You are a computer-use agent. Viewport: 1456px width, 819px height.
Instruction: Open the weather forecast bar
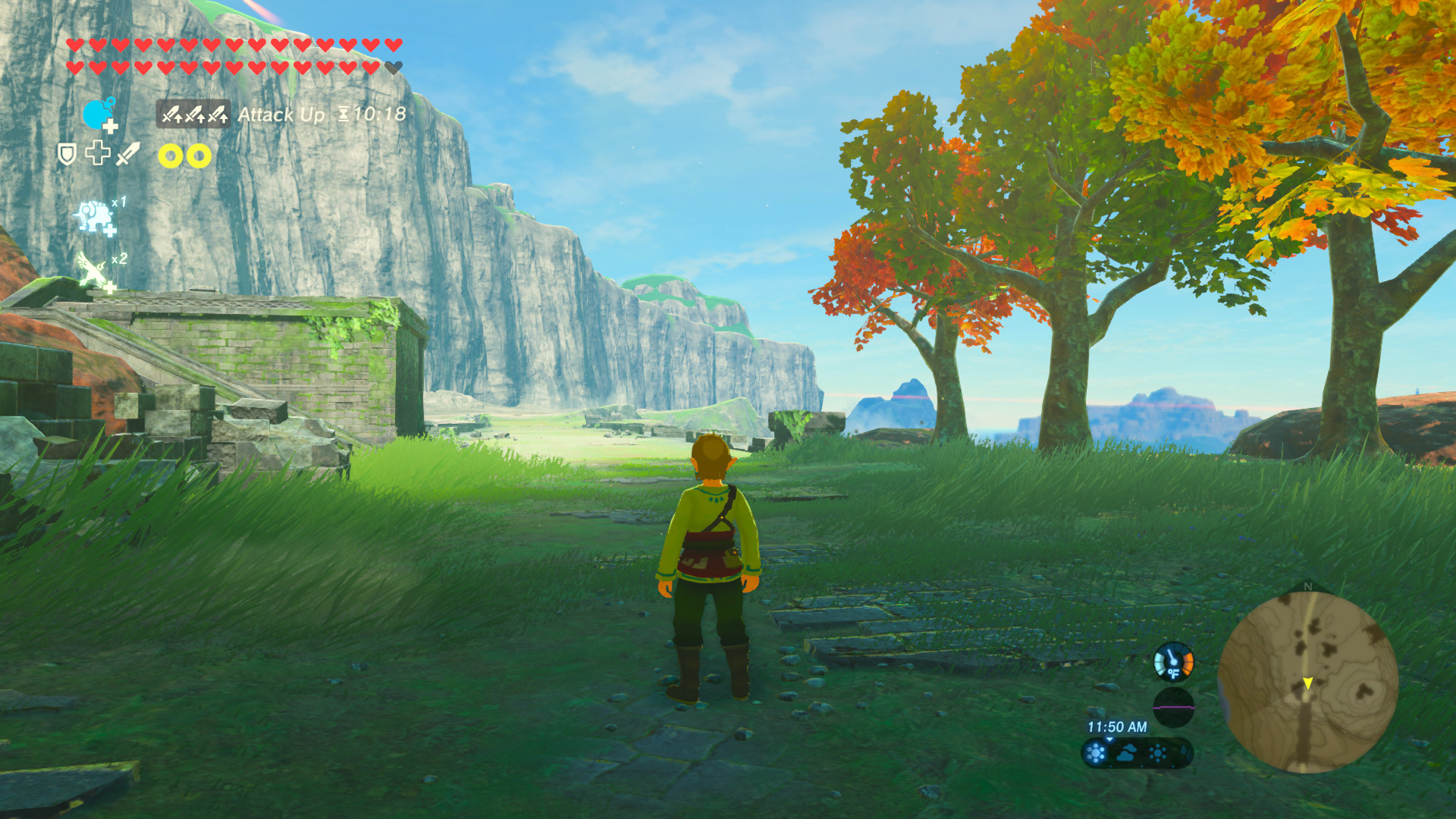click(1137, 752)
